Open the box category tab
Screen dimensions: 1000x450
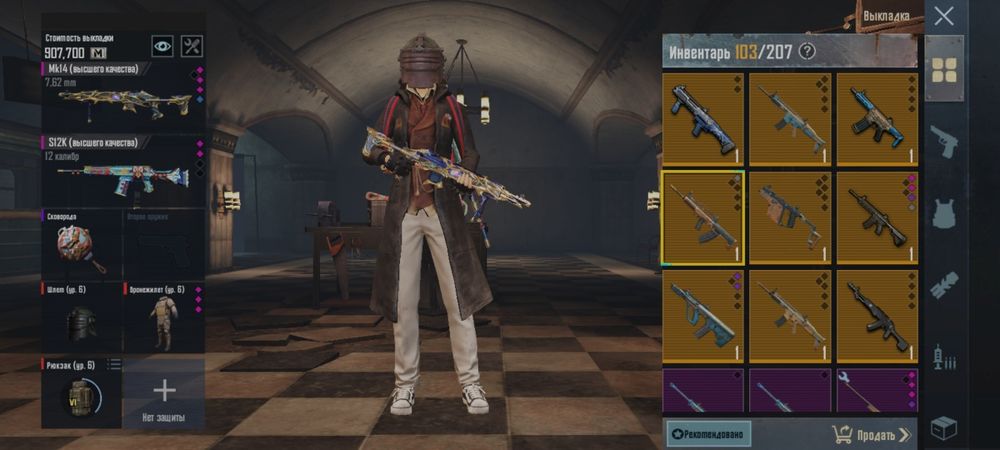point(944,428)
